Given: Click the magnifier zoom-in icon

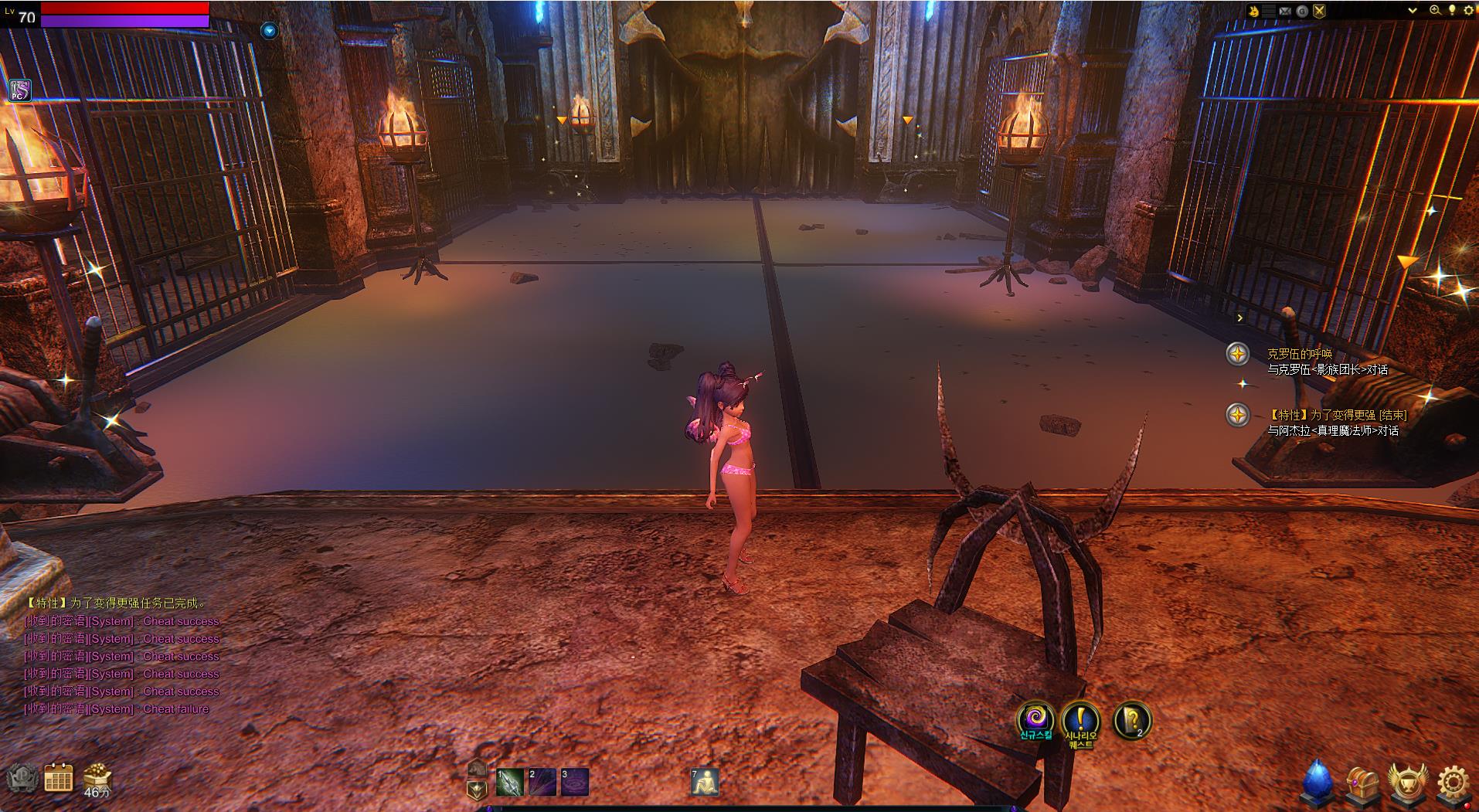Looking at the screenshot, I should pos(1435,11).
